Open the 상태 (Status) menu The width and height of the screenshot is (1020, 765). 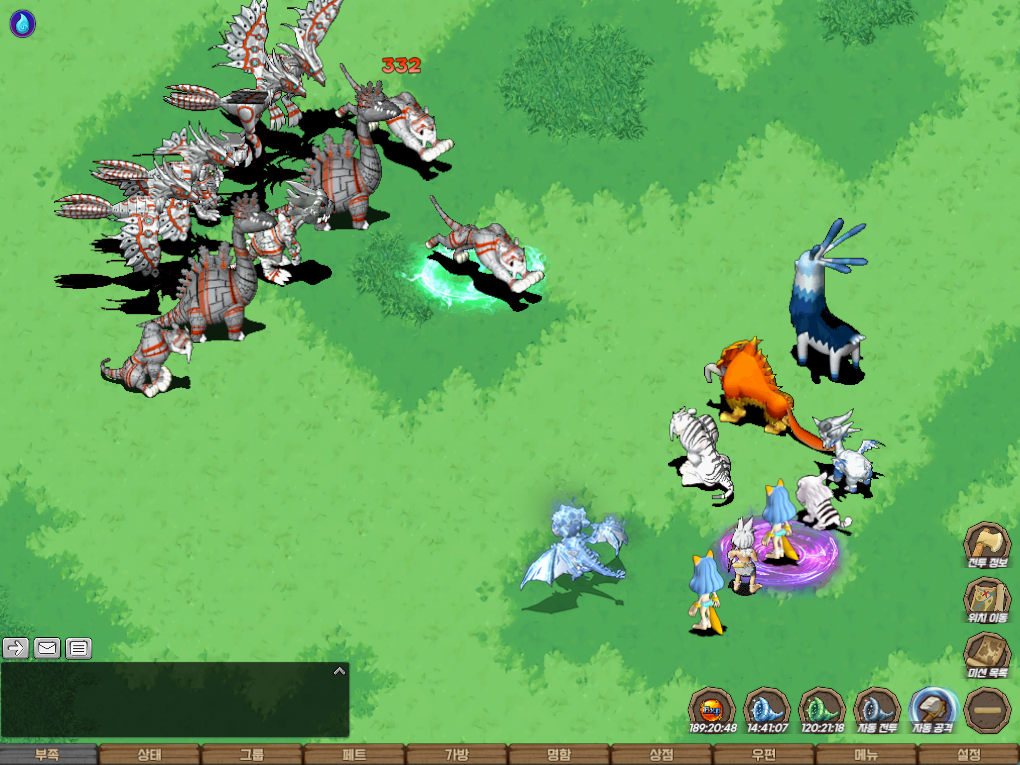pos(150,755)
